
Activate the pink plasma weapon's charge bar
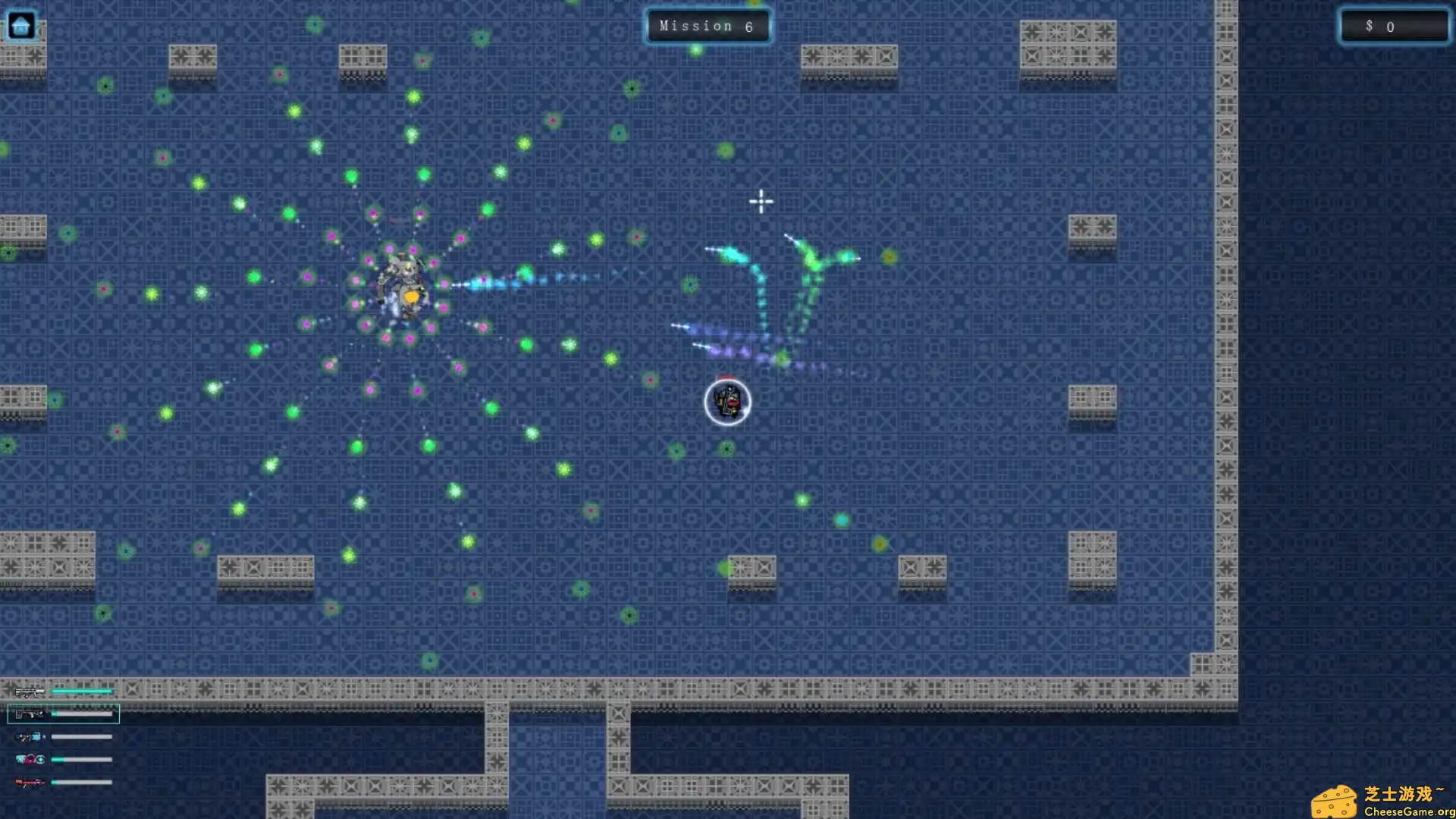click(83, 759)
